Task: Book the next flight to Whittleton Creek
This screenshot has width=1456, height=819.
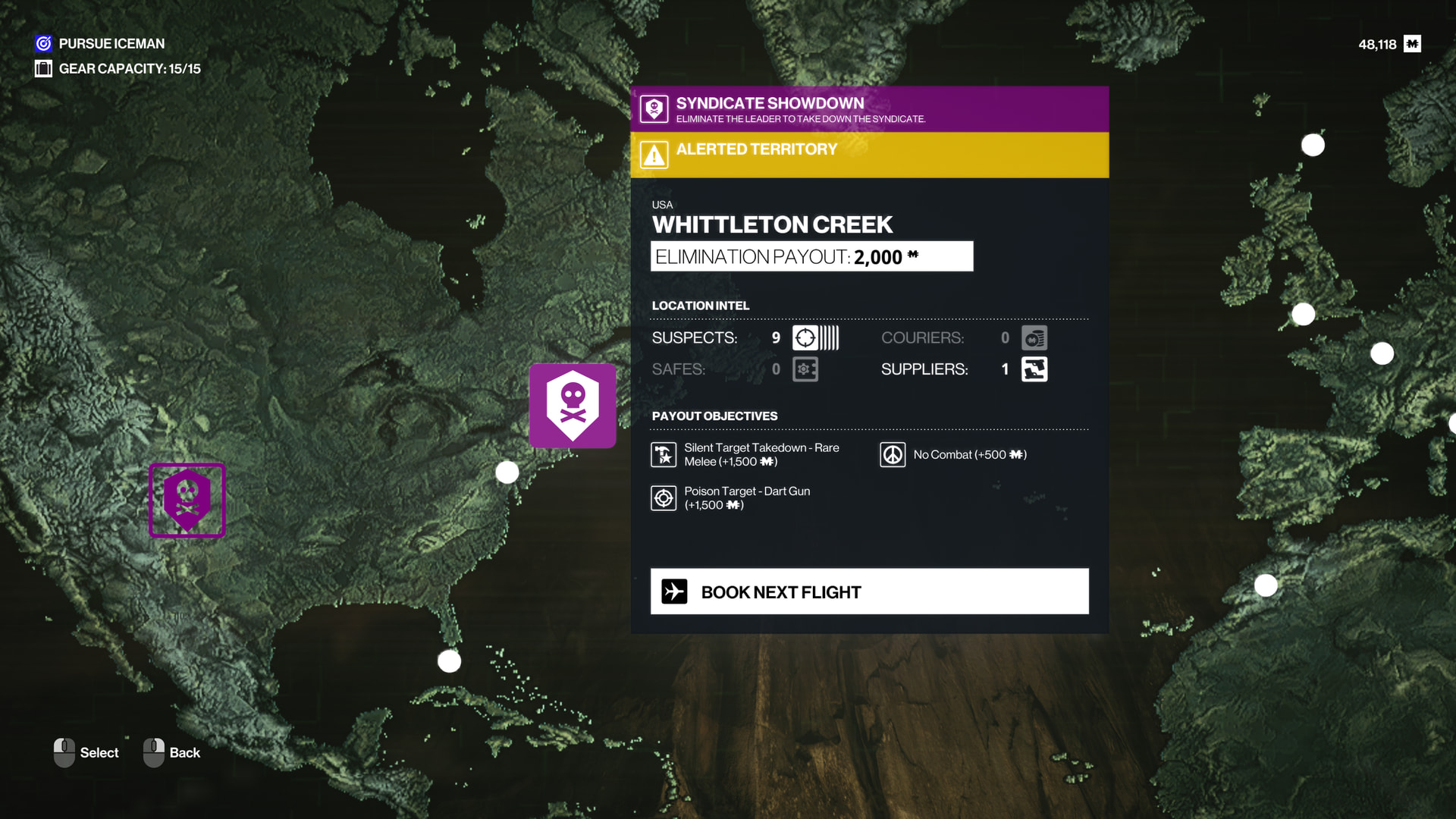Action: [869, 591]
